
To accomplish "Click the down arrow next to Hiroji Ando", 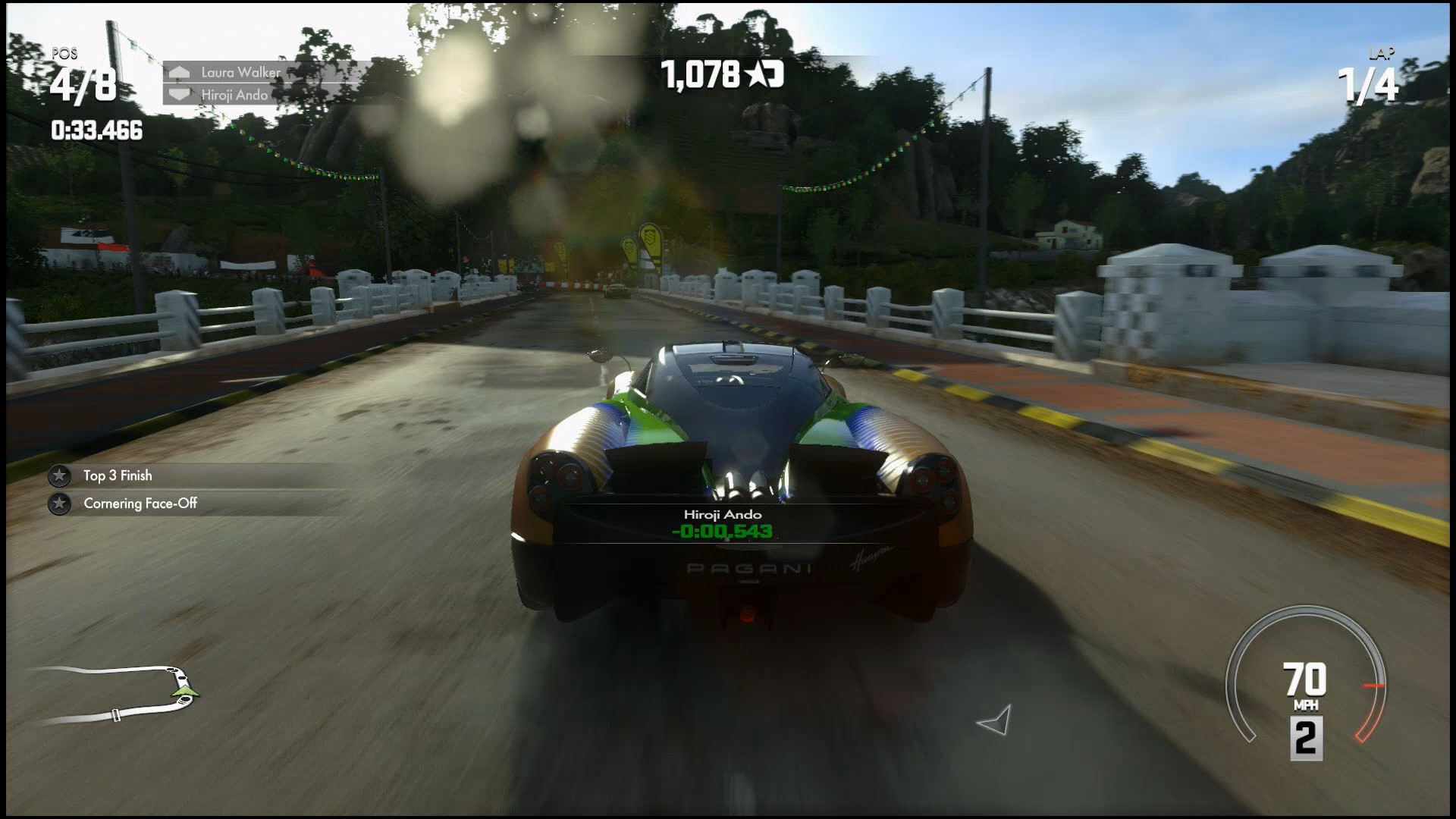I will tap(180, 96).
